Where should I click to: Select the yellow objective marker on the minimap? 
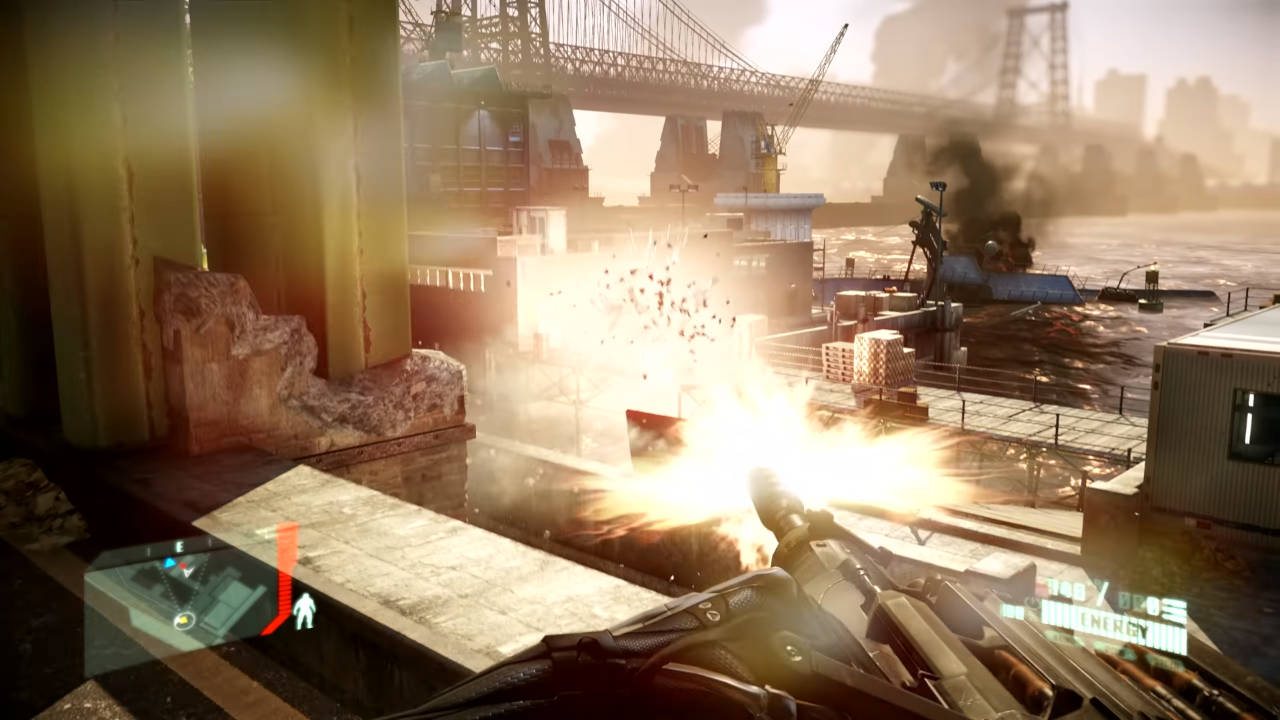tap(183, 620)
